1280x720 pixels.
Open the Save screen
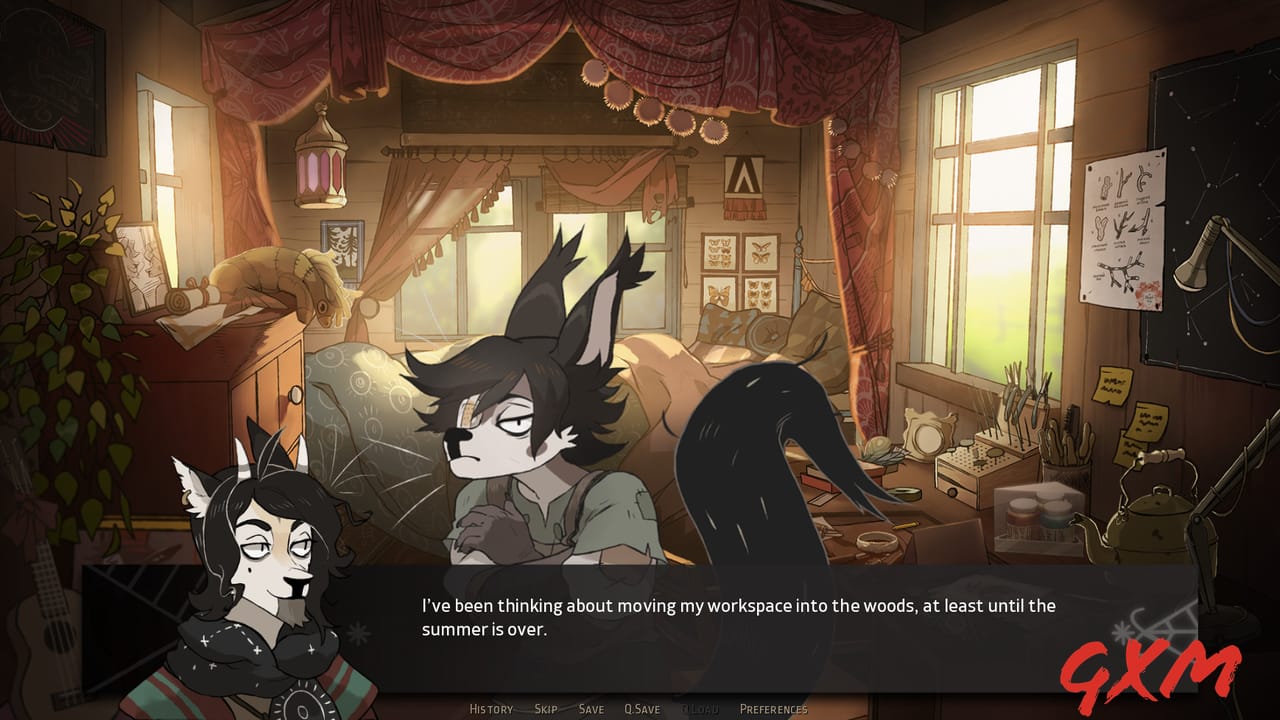tap(590, 708)
